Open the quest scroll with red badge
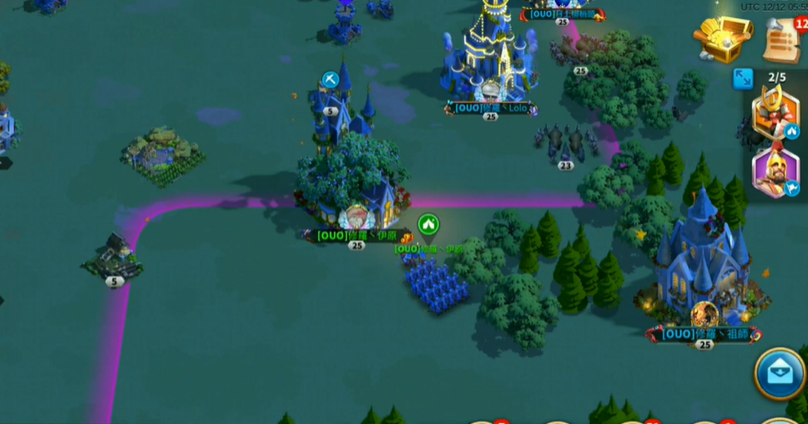Image resolution: width=808 pixels, height=424 pixels. pyautogui.click(x=782, y=40)
